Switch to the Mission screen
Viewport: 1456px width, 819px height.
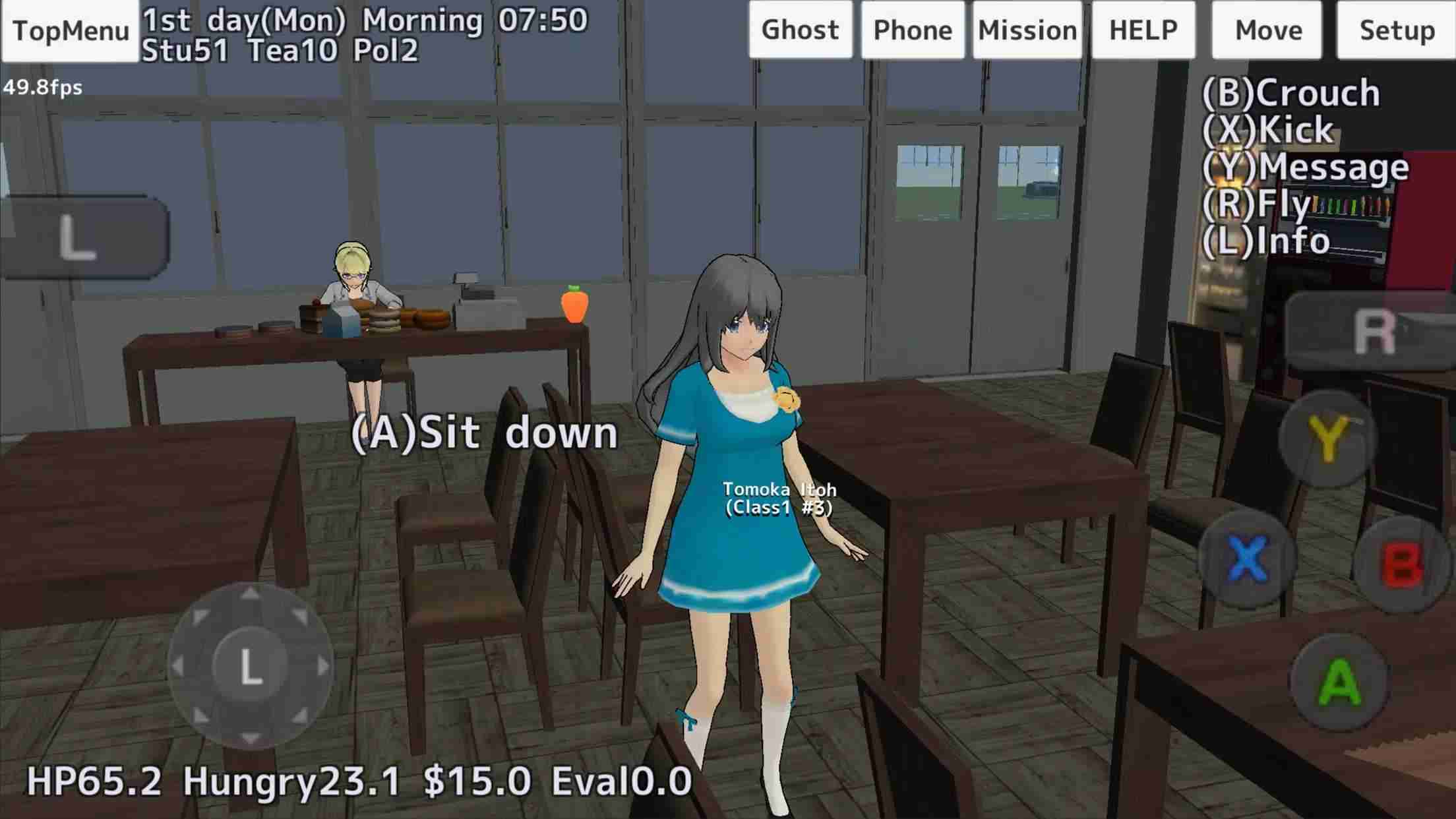(1026, 29)
